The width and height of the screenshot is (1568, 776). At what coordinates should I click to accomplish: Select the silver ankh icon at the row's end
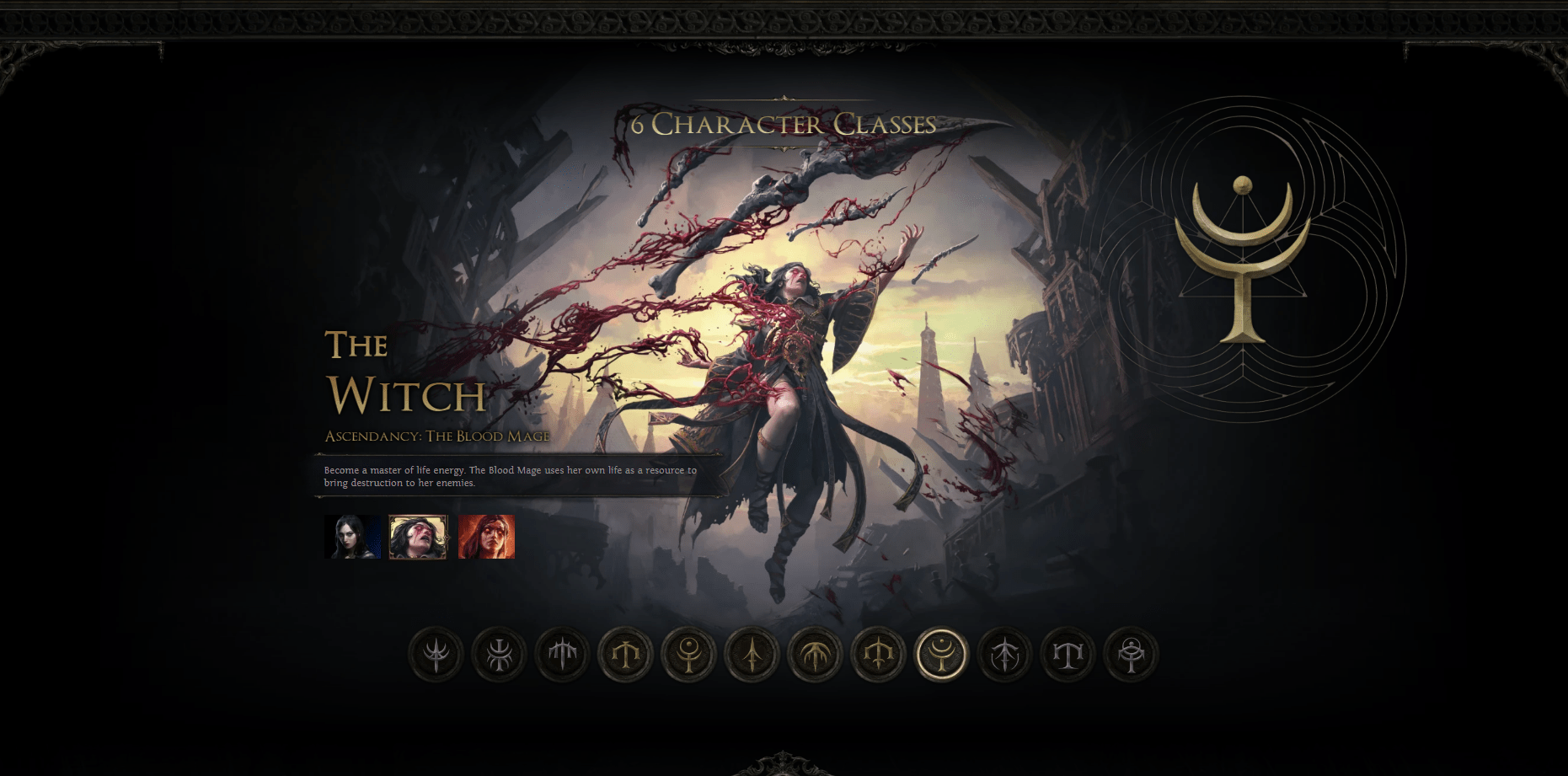(x=1131, y=654)
